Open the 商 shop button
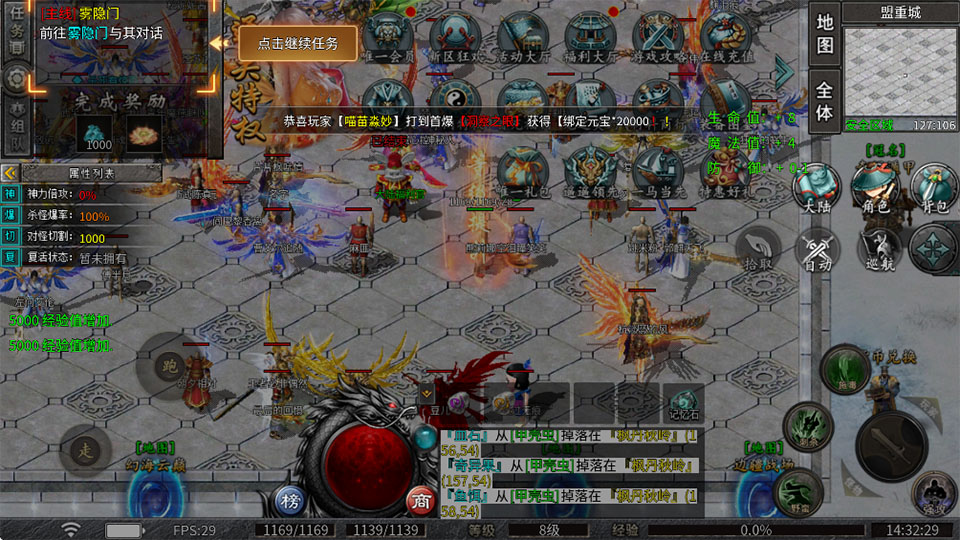Screen dimensions: 960x540 420,500
